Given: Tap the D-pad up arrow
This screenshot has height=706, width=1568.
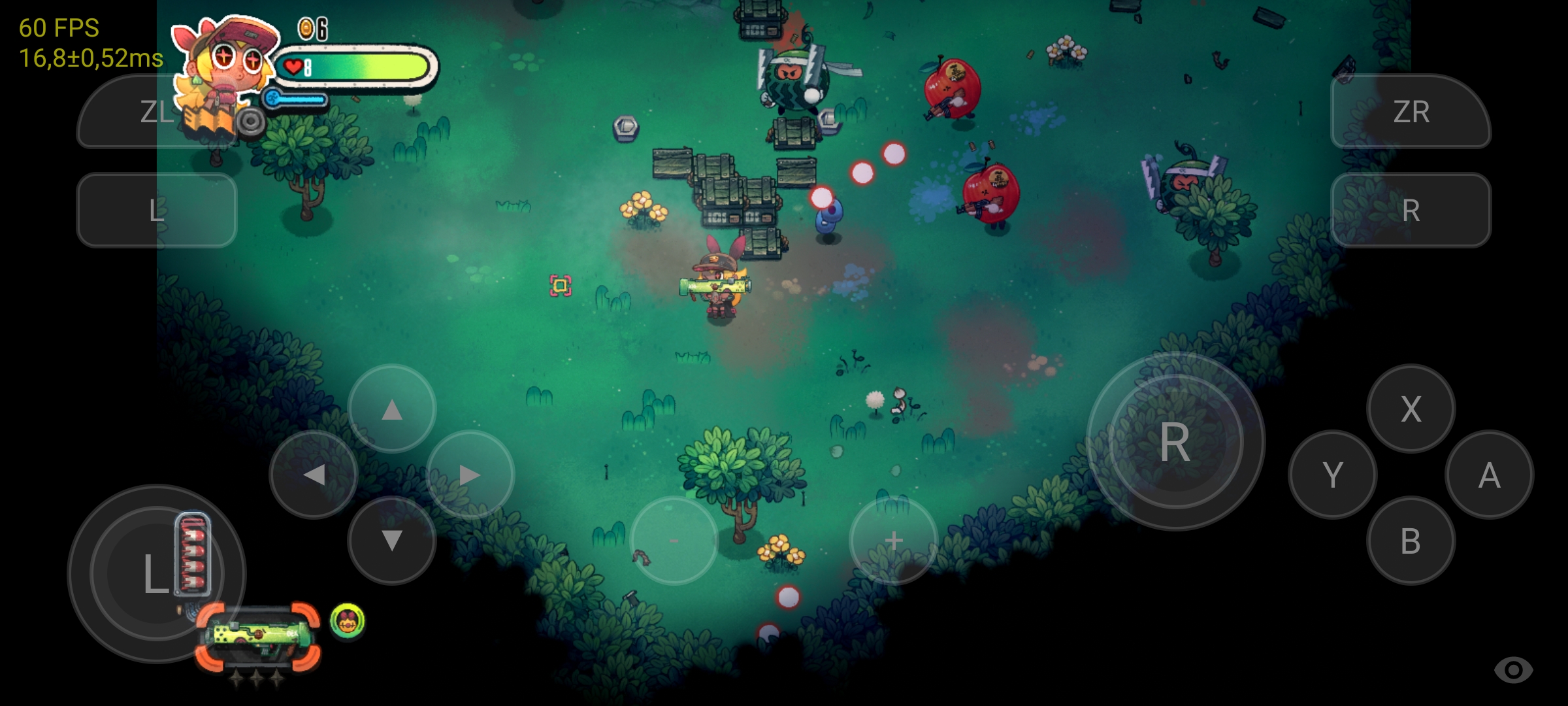Looking at the screenshot, I should [392, 409].
